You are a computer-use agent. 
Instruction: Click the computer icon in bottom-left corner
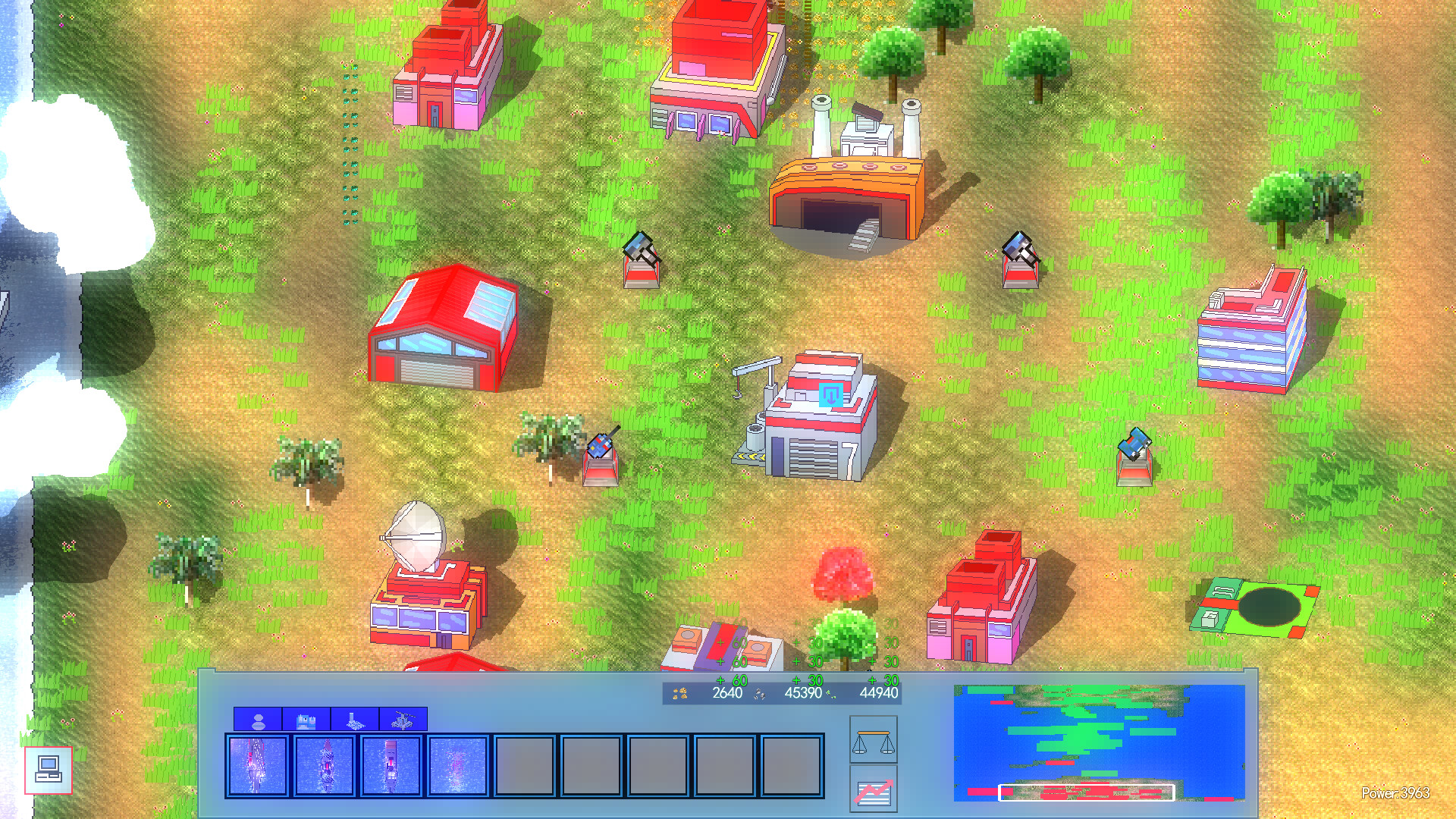48,768
